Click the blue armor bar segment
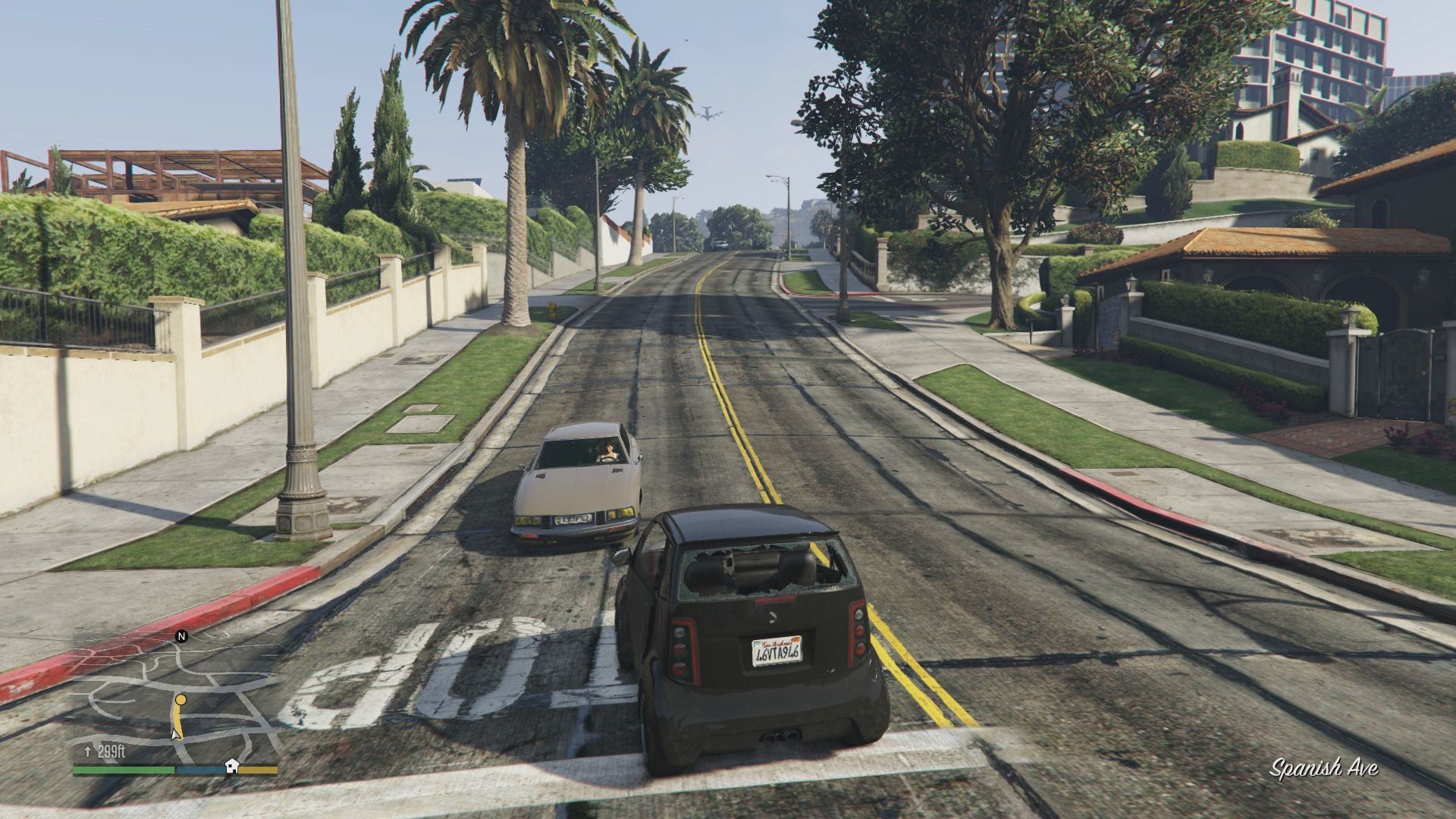This screenshot has width=1456, height=819. pyautogui.click(x=201, y=769)
